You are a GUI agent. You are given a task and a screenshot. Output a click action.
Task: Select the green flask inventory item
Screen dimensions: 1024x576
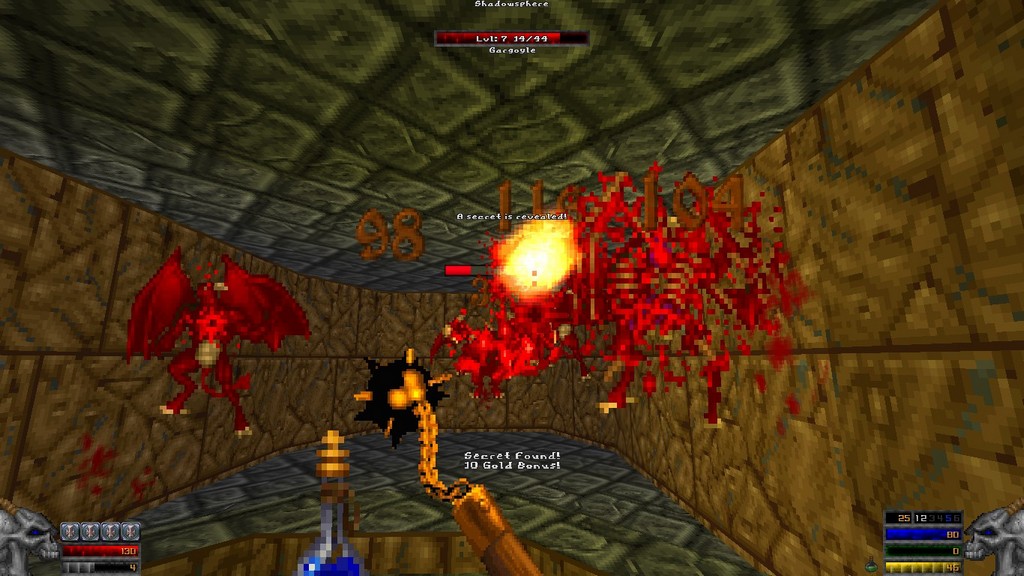[x=871, y=566]
